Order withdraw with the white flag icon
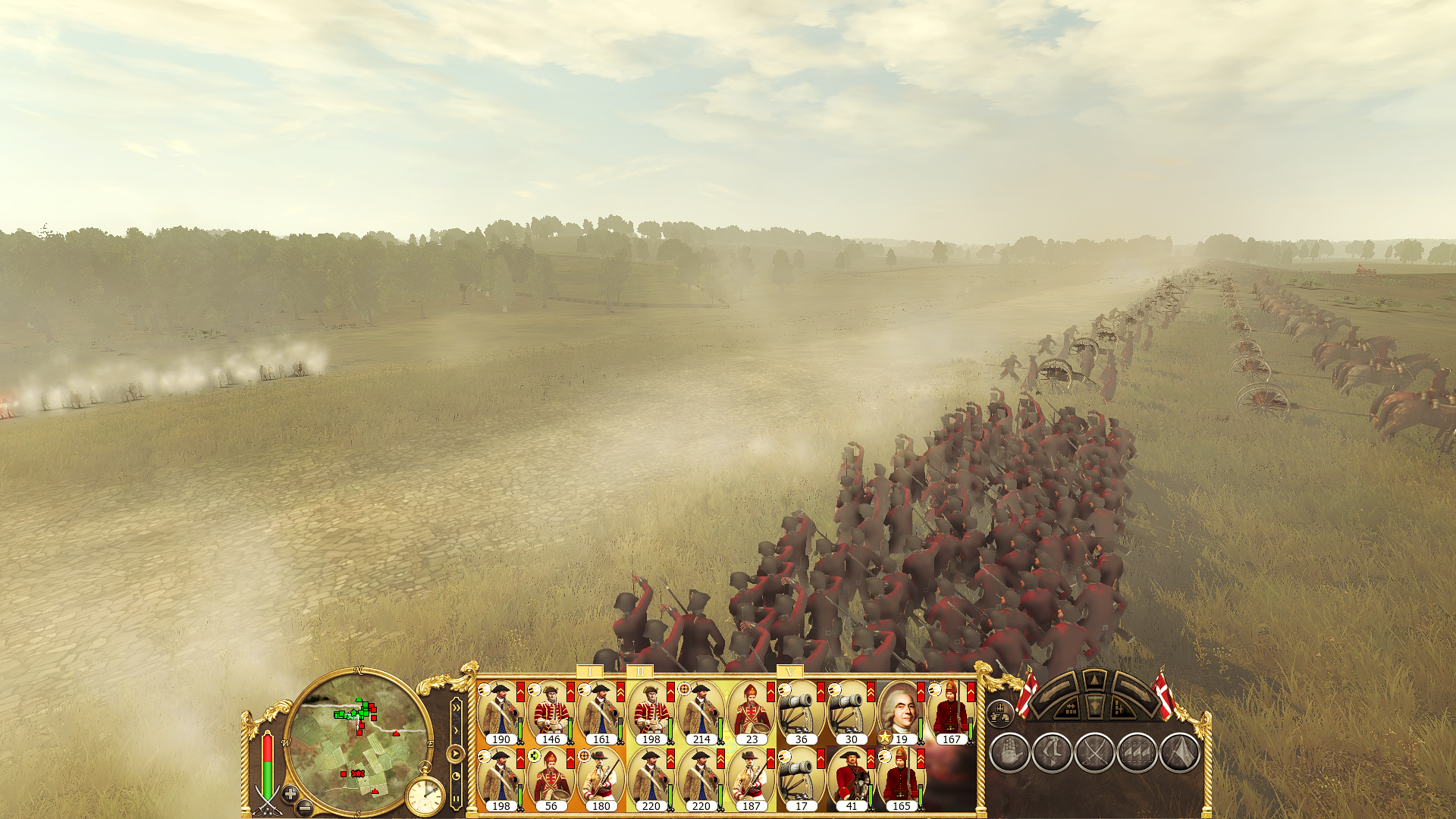The image size is (1456, 819). pos(1179,753)
